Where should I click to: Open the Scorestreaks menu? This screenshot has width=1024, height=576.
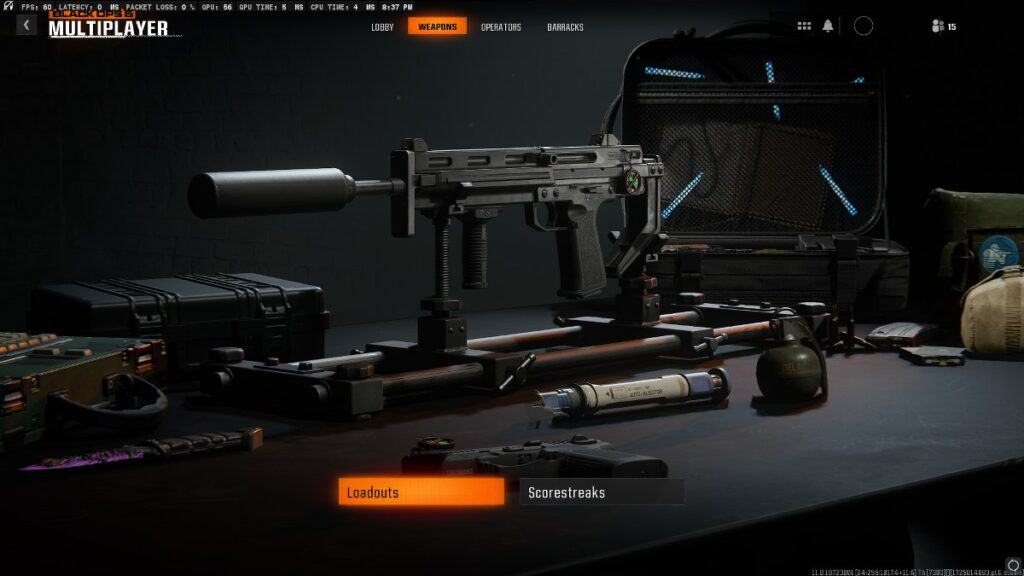pos(602,492)
